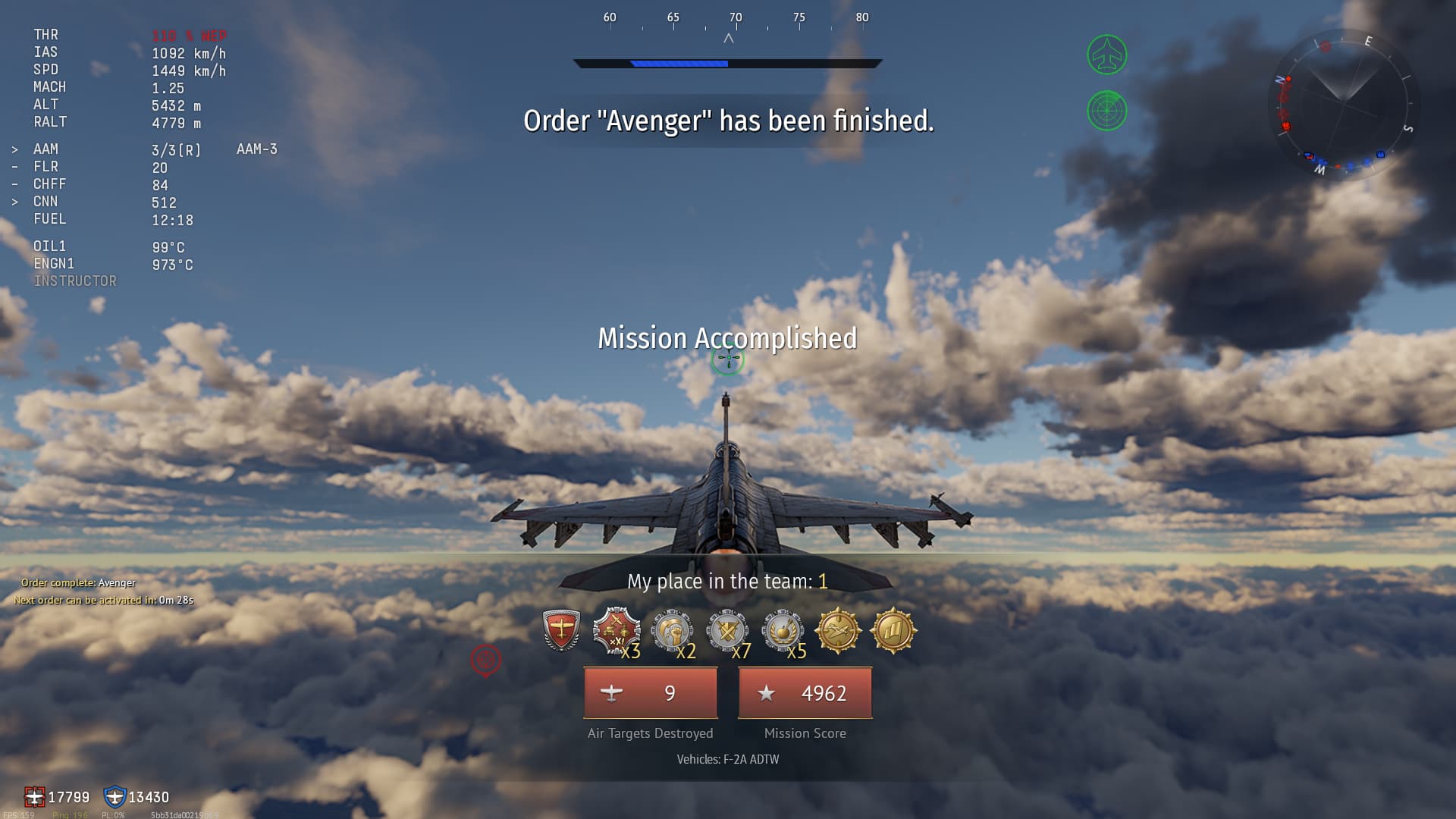
Task: Select the gold airplane medal
Action: [838, 630]
